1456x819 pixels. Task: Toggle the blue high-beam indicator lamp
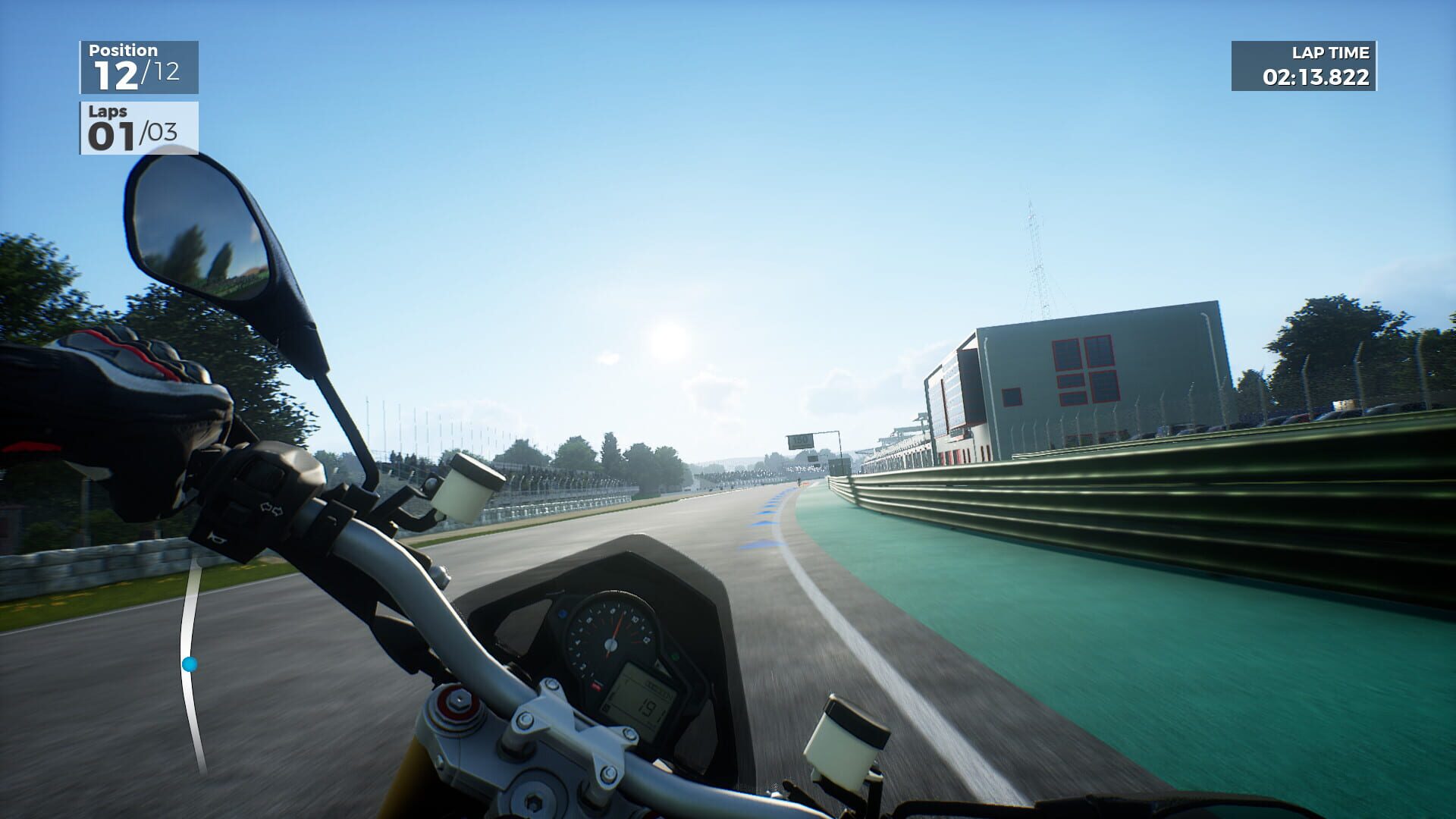pos(563,613)
